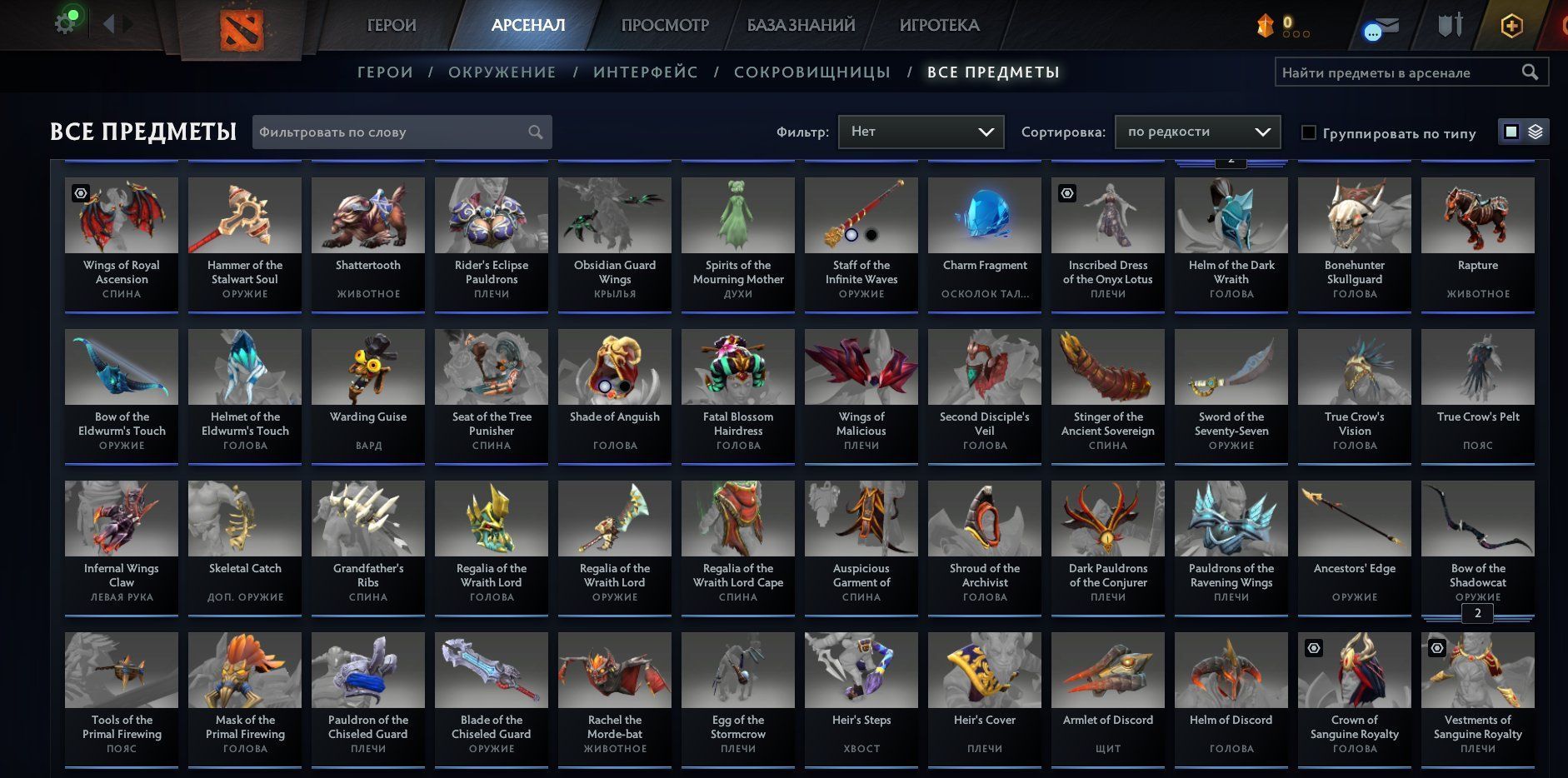Switch to the ГЕРОИ top tab
The image size is (1568, 778).
pos(392,25)
